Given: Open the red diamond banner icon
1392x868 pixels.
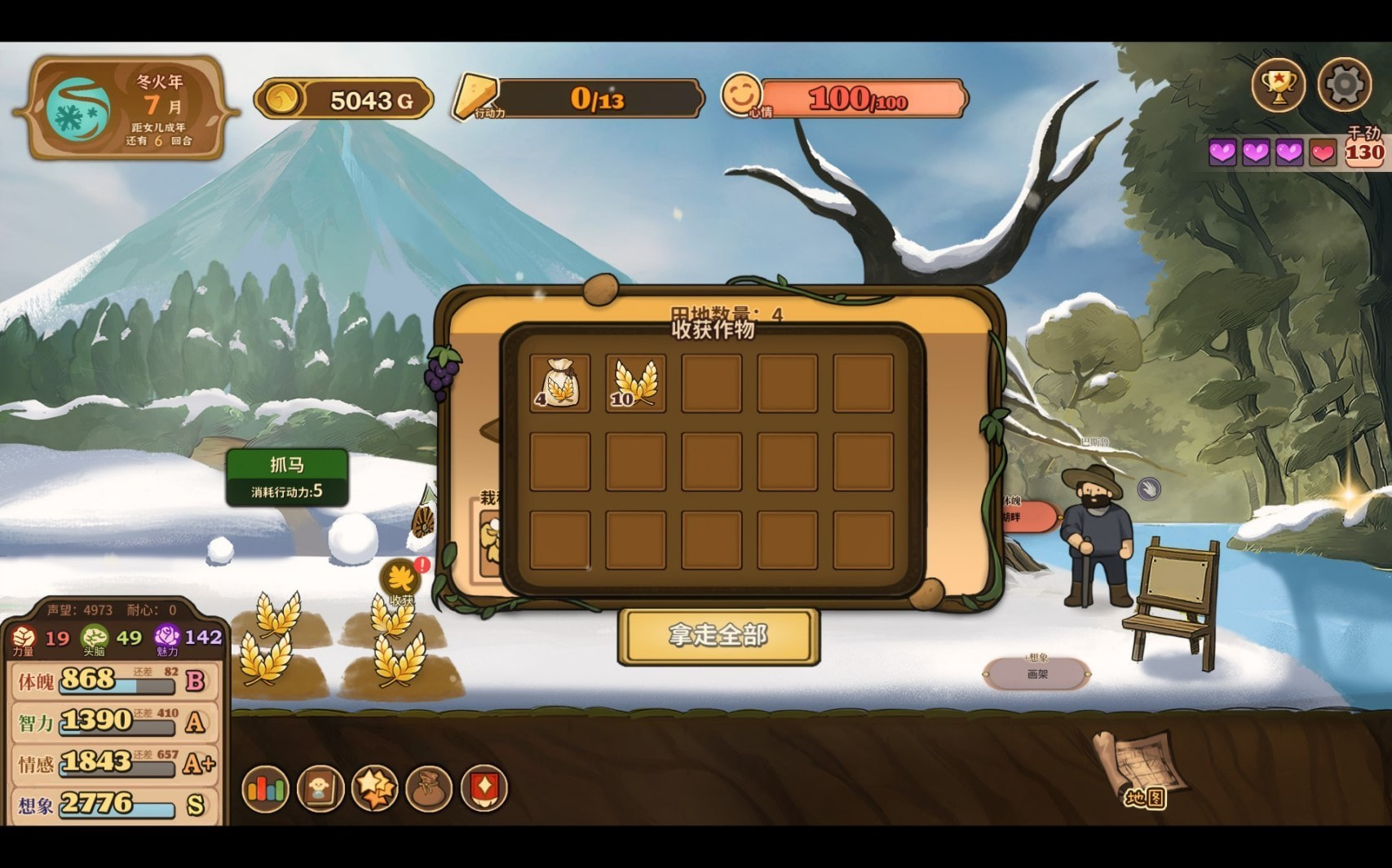Looking at the screenshot, I should pyautogui.click(x=484, y=789).
